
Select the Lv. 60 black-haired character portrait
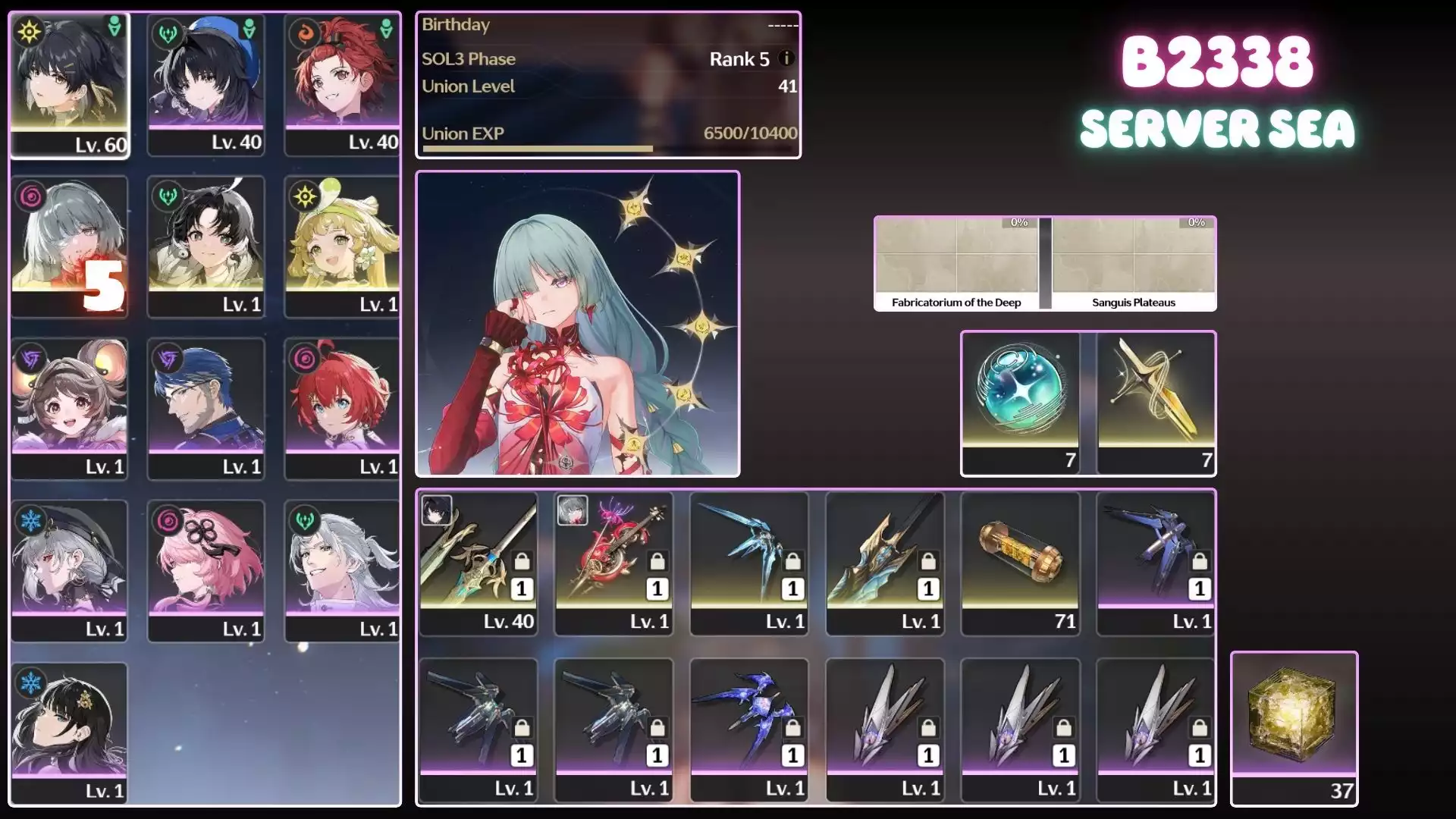[x=70, y=83]
